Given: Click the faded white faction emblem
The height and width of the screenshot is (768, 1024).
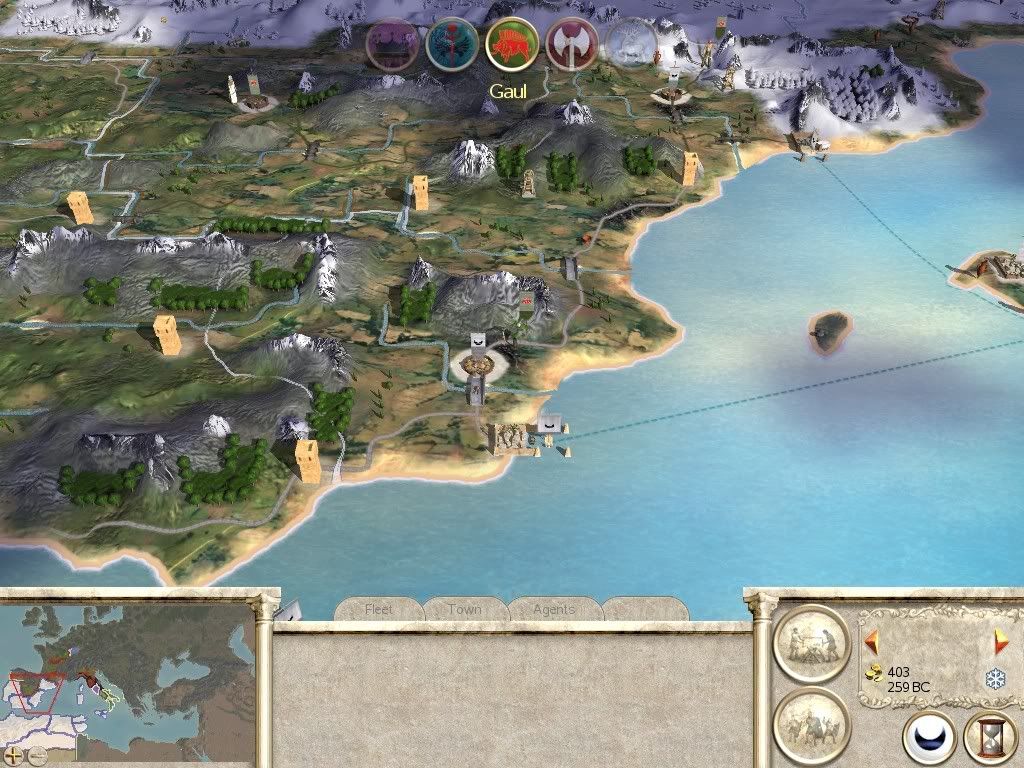Looking at the screenshot, I should click(632, 45).
